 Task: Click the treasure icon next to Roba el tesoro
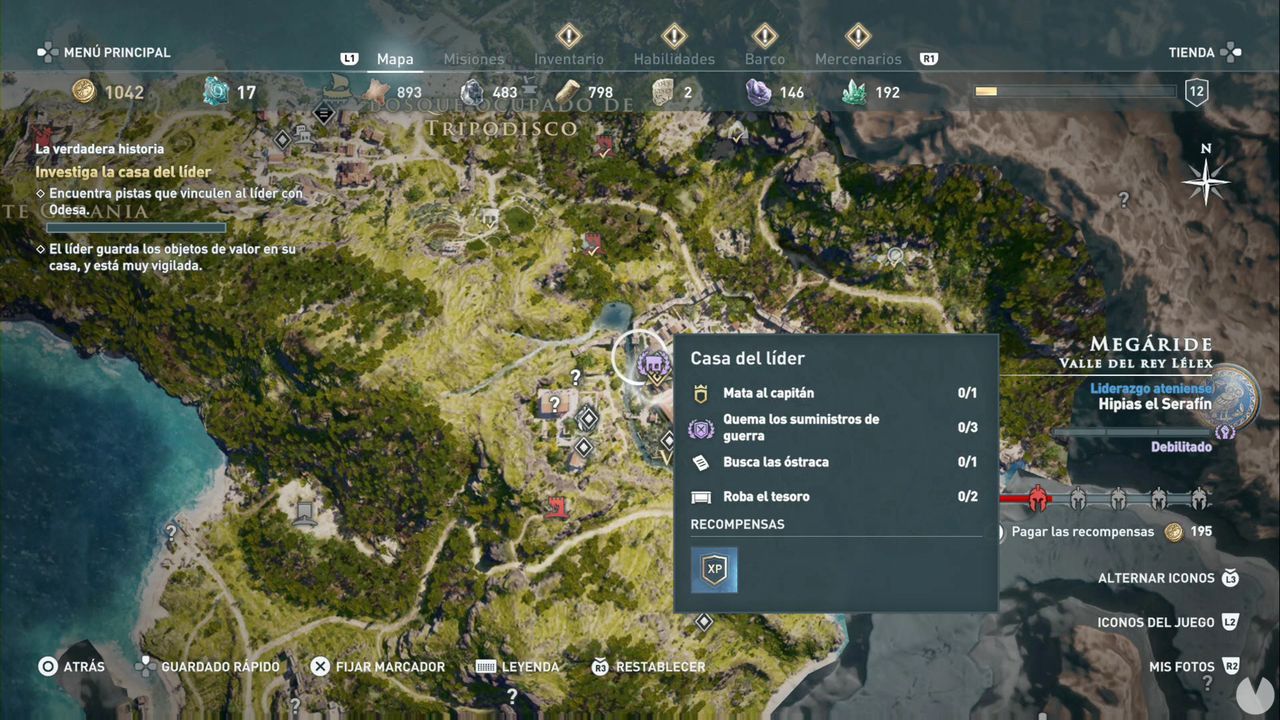(x=700, y=496)
